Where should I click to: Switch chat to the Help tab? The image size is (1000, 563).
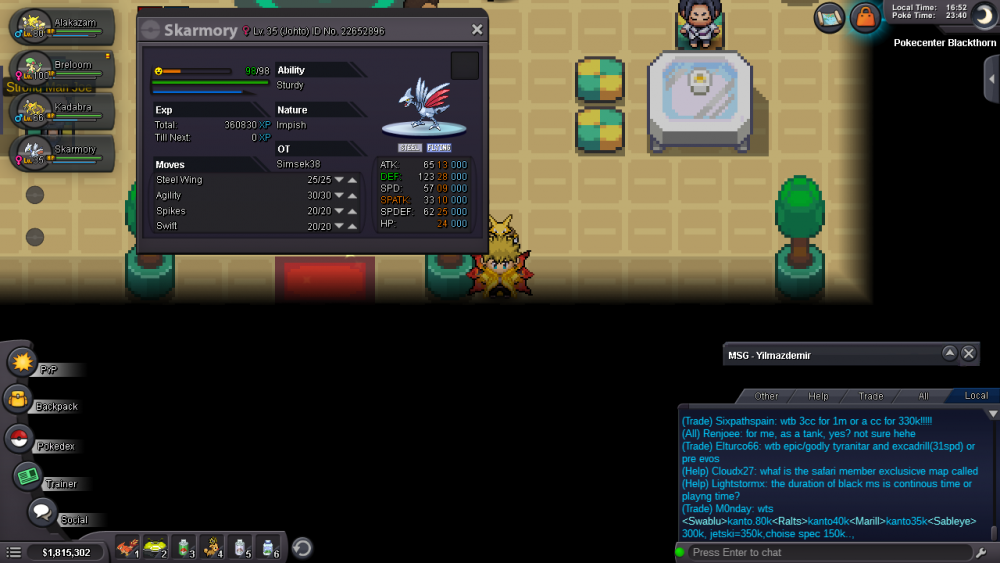(818, 396)
